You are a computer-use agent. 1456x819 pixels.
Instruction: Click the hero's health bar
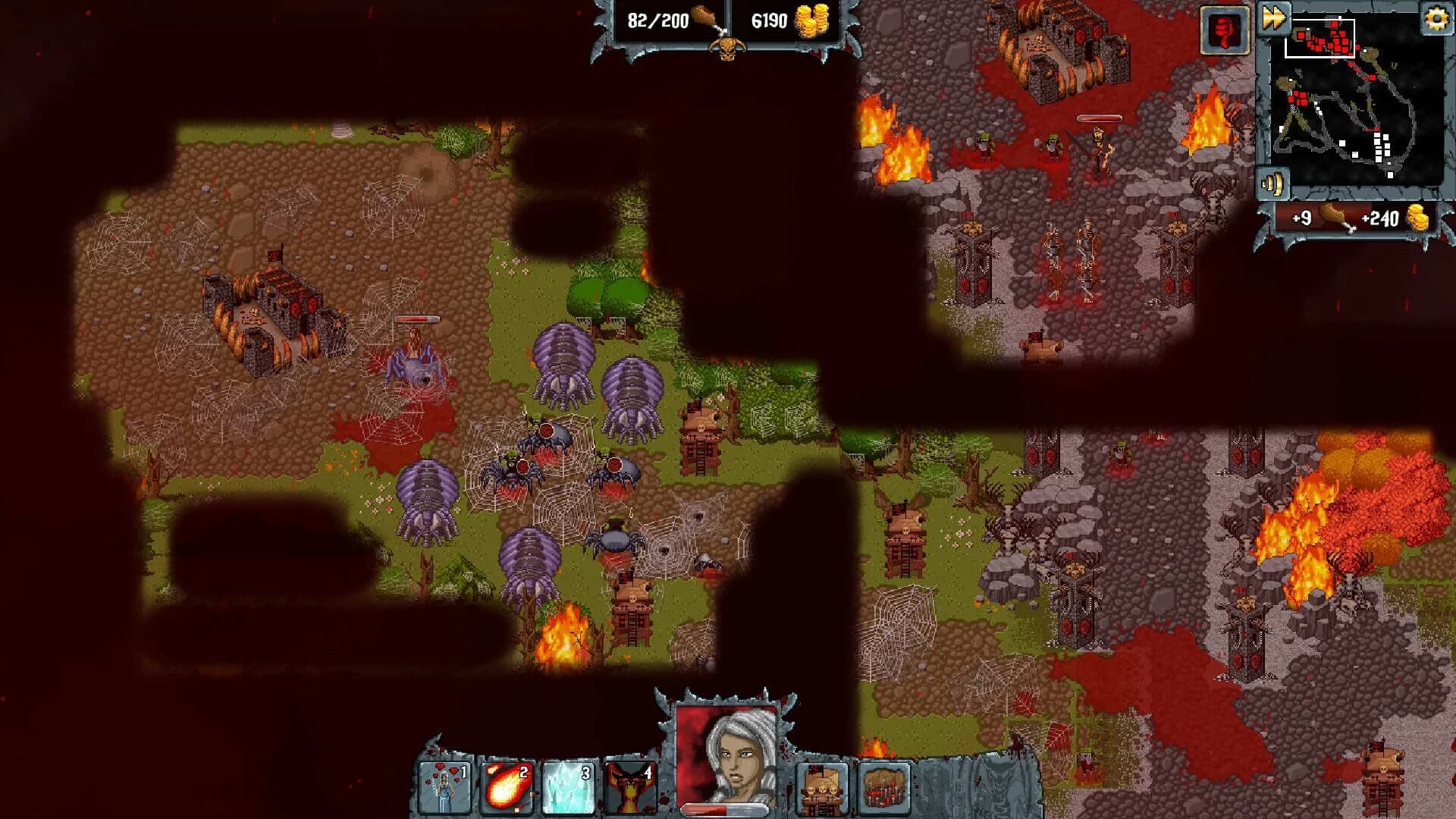pyautogui.click(x=726, y=808)
